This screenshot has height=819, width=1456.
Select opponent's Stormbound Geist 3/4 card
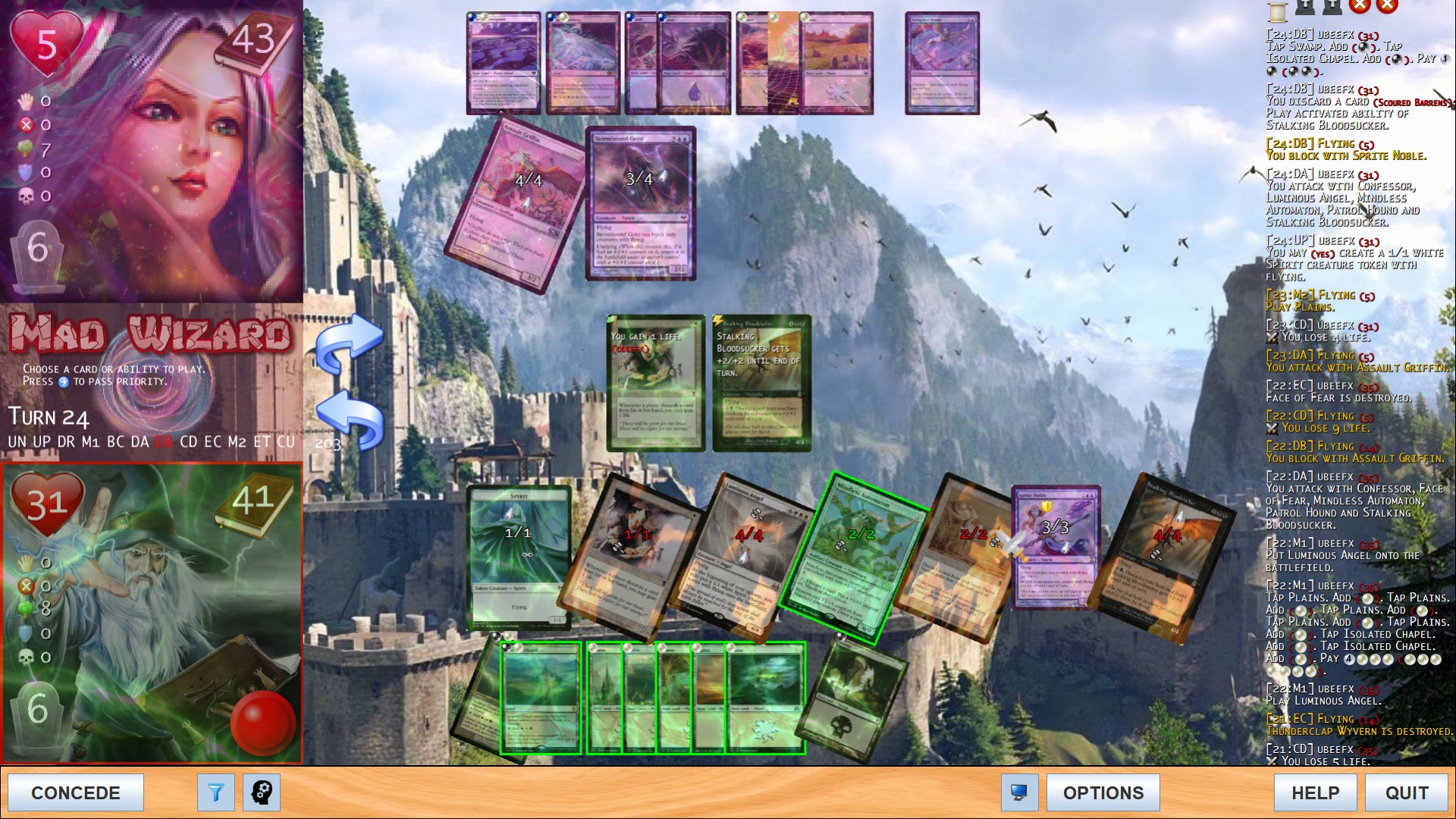tap(641, 203)
